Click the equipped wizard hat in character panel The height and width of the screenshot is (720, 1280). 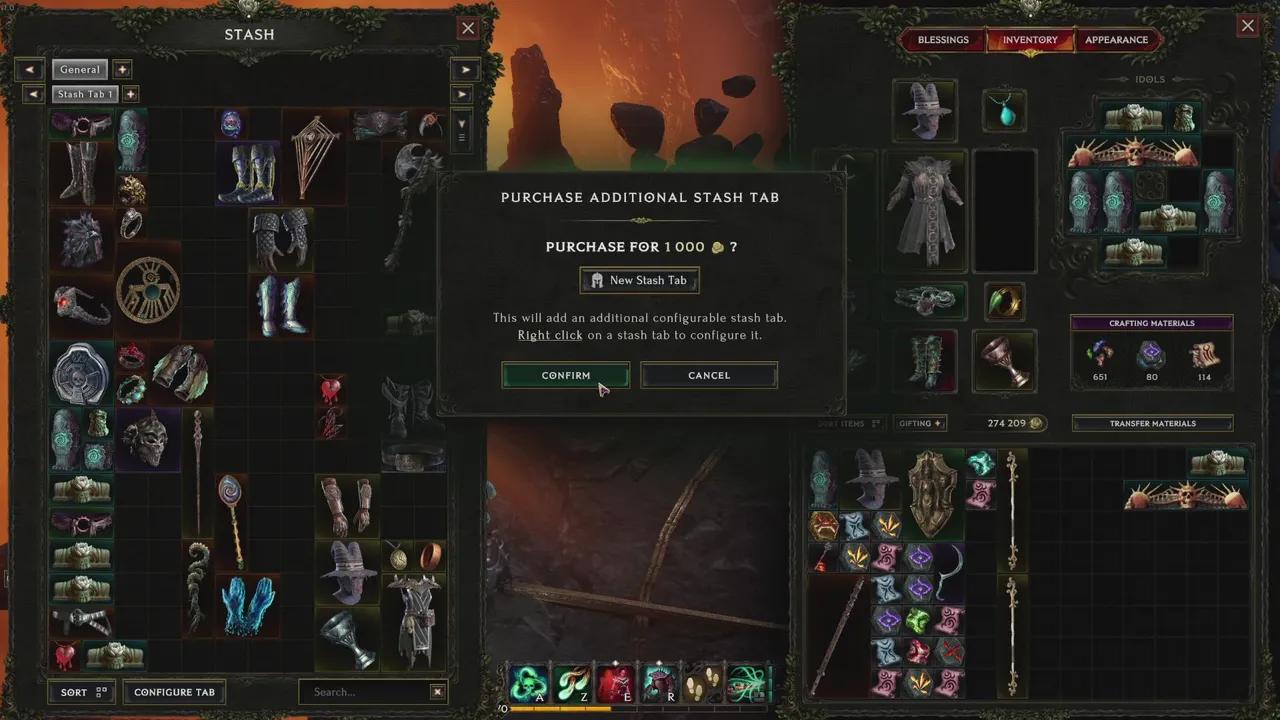tap(924, 110)
